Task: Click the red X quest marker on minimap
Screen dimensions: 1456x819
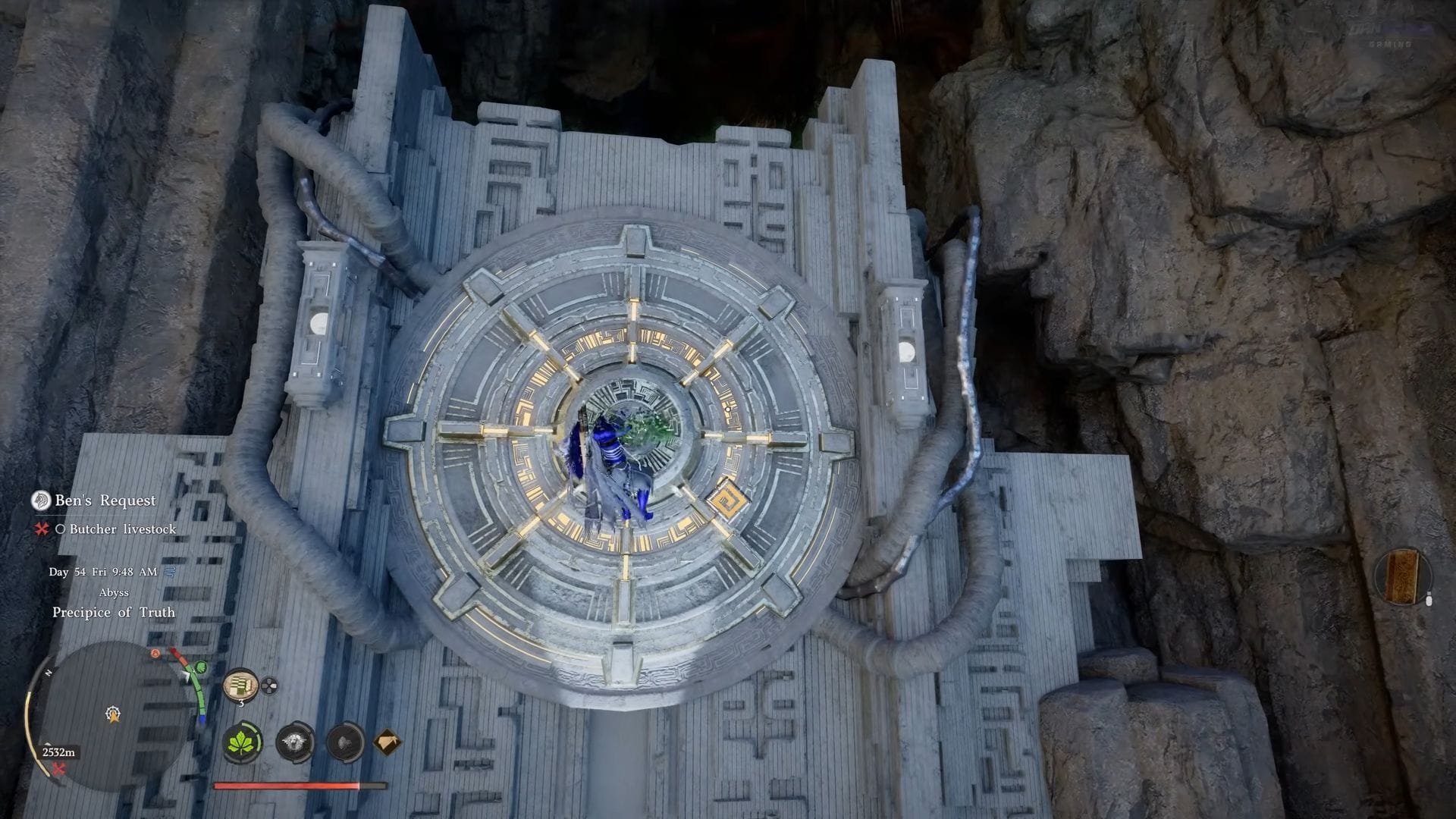Action: pos(58,770)
